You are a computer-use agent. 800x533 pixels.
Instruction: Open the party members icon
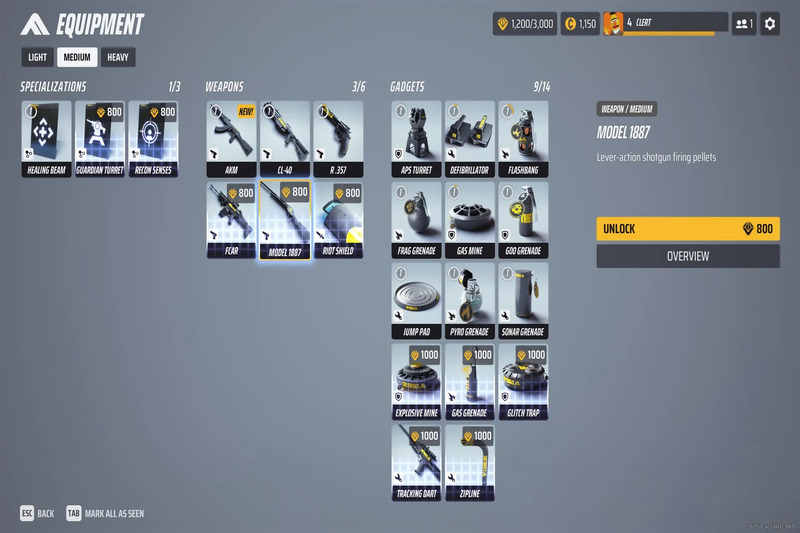click(x=744, y=23)
